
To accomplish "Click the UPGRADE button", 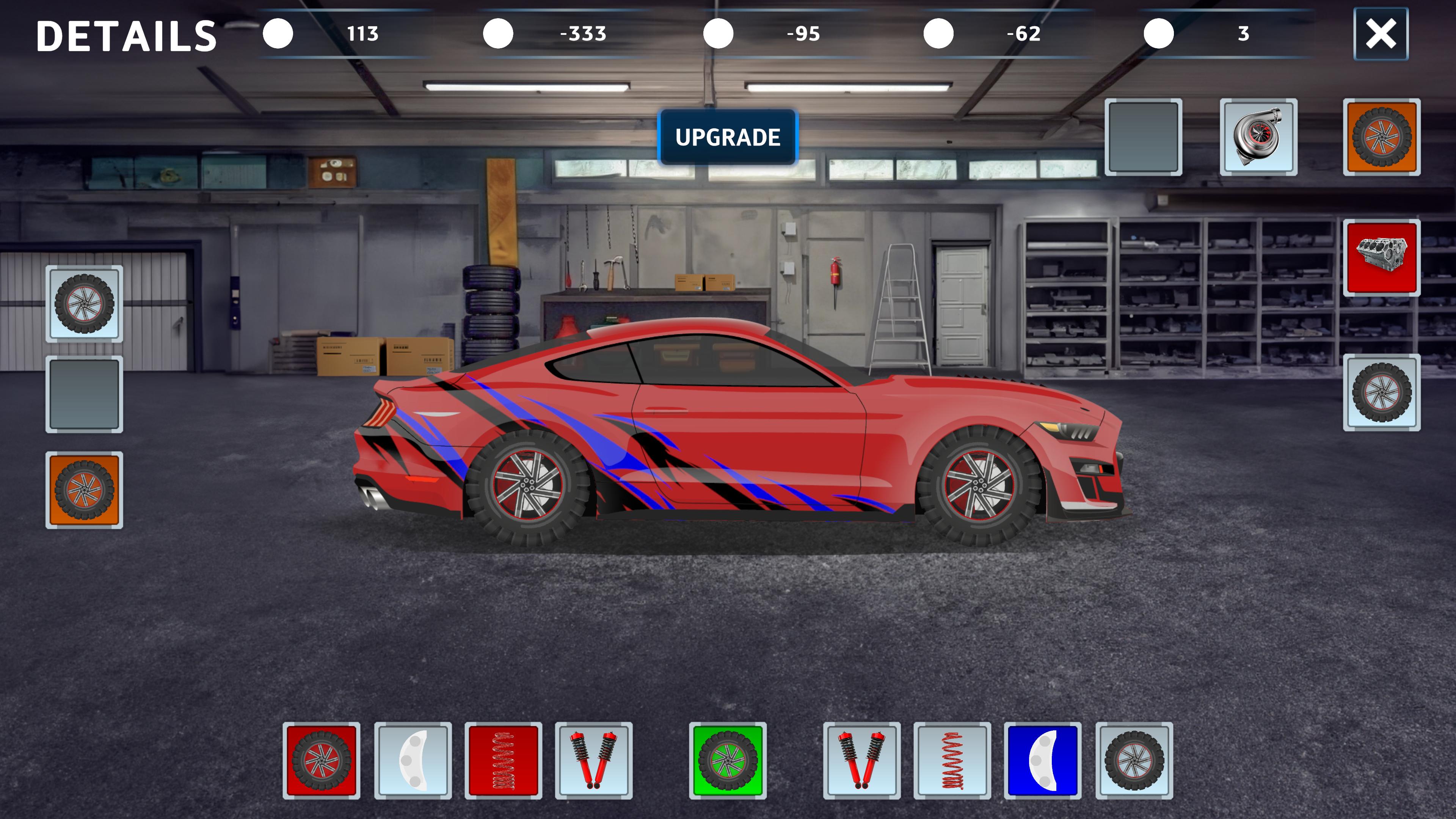I will (728, 137).
